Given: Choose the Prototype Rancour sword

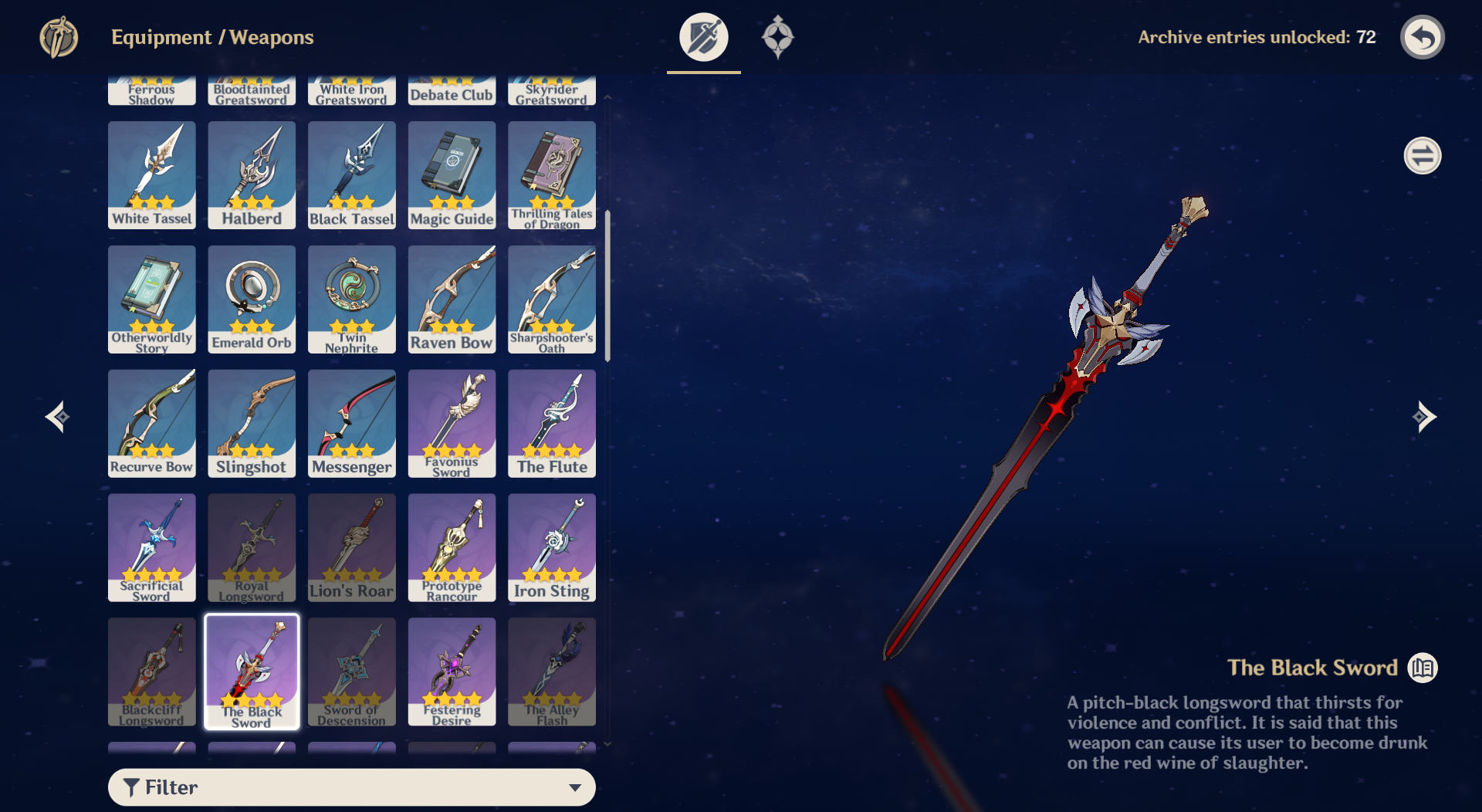Looking at the screenshot, I should coord(452,547).
